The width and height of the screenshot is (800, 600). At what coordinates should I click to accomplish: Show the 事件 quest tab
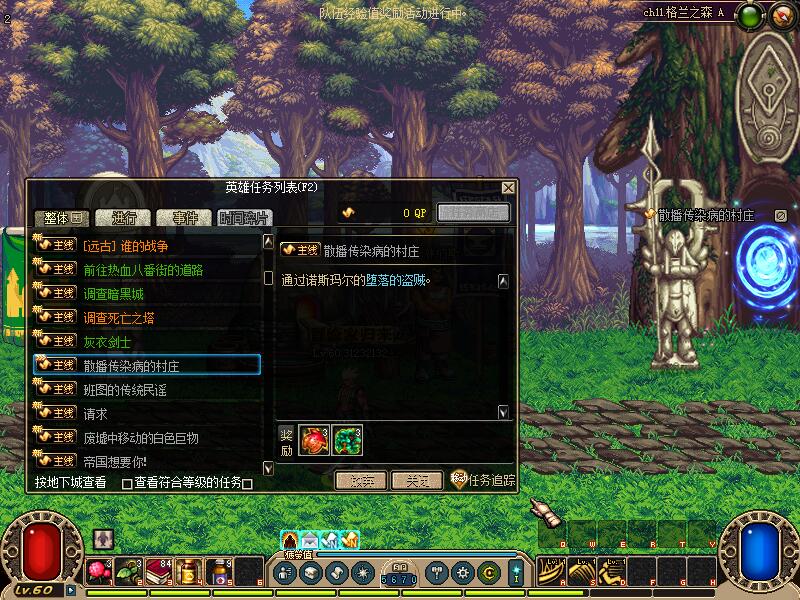point(184,218)
